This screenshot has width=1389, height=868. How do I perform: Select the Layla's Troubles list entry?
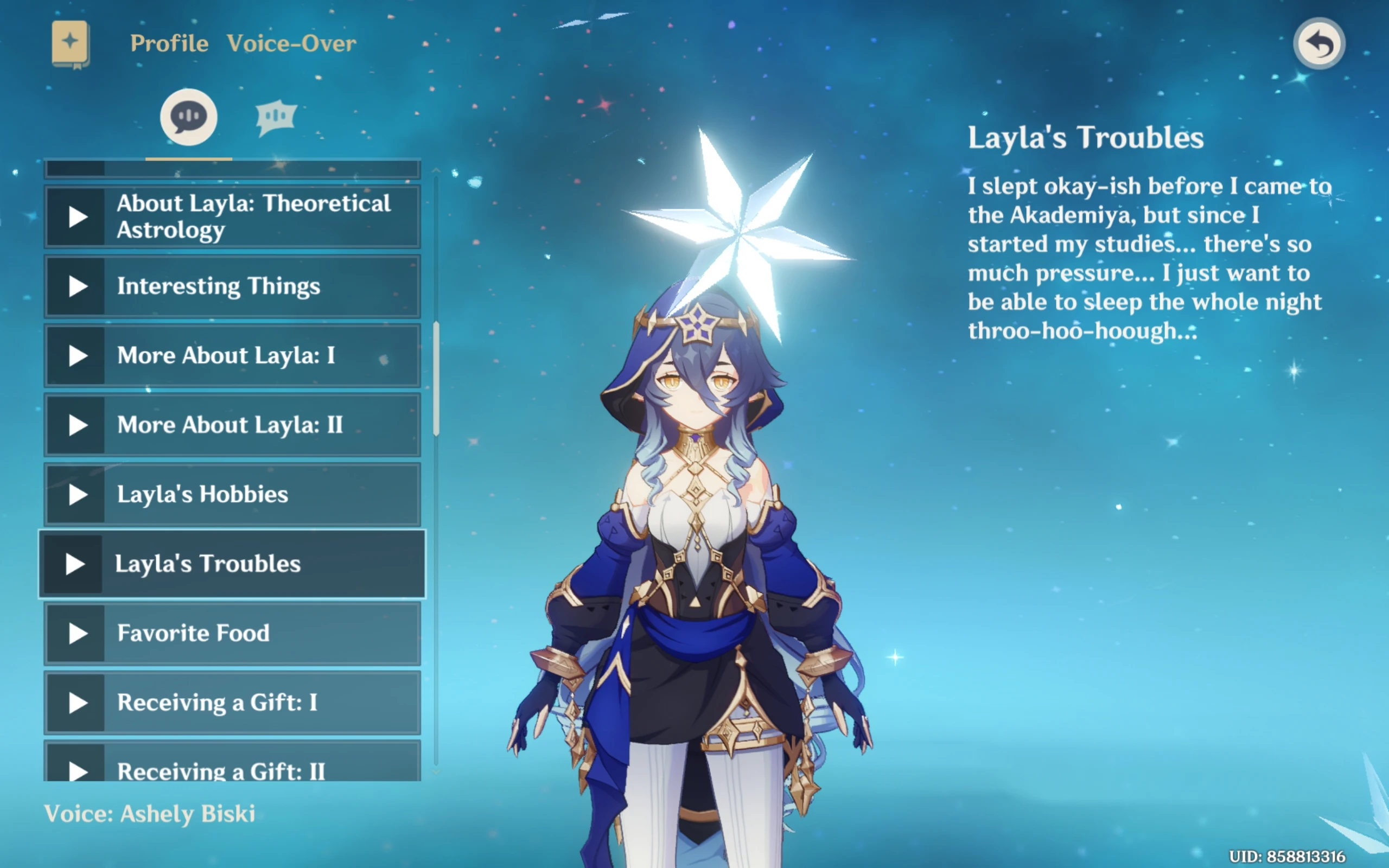230,563
